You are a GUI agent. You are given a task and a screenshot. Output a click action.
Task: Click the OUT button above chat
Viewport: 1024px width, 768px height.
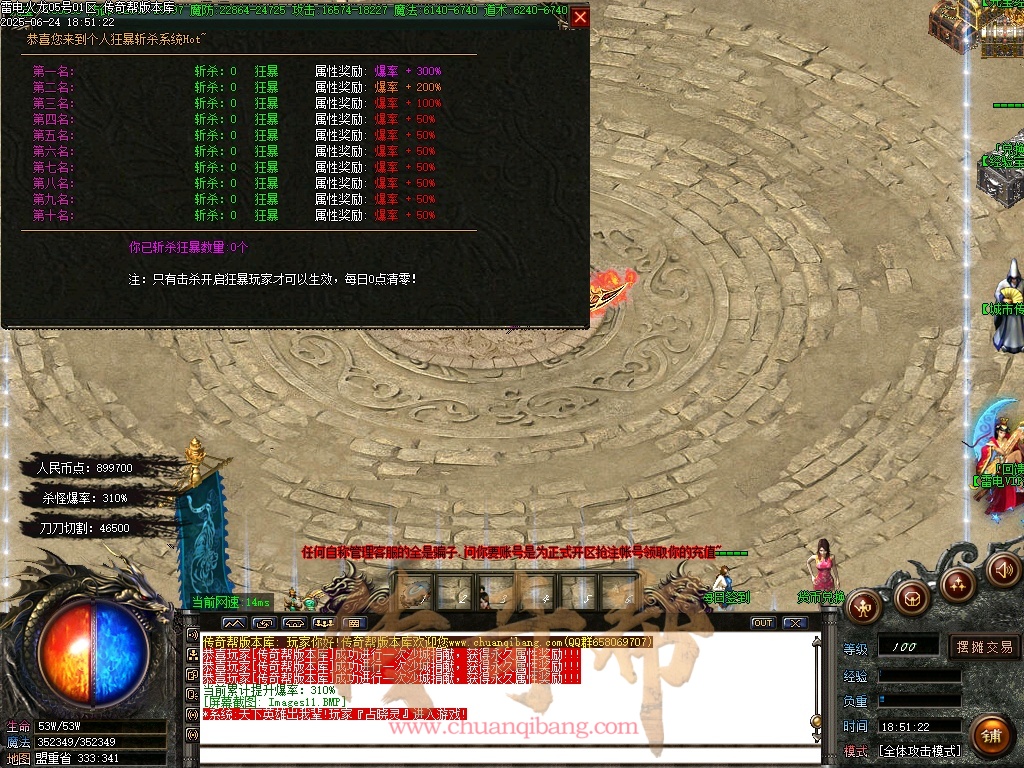(x=763, y=623)
